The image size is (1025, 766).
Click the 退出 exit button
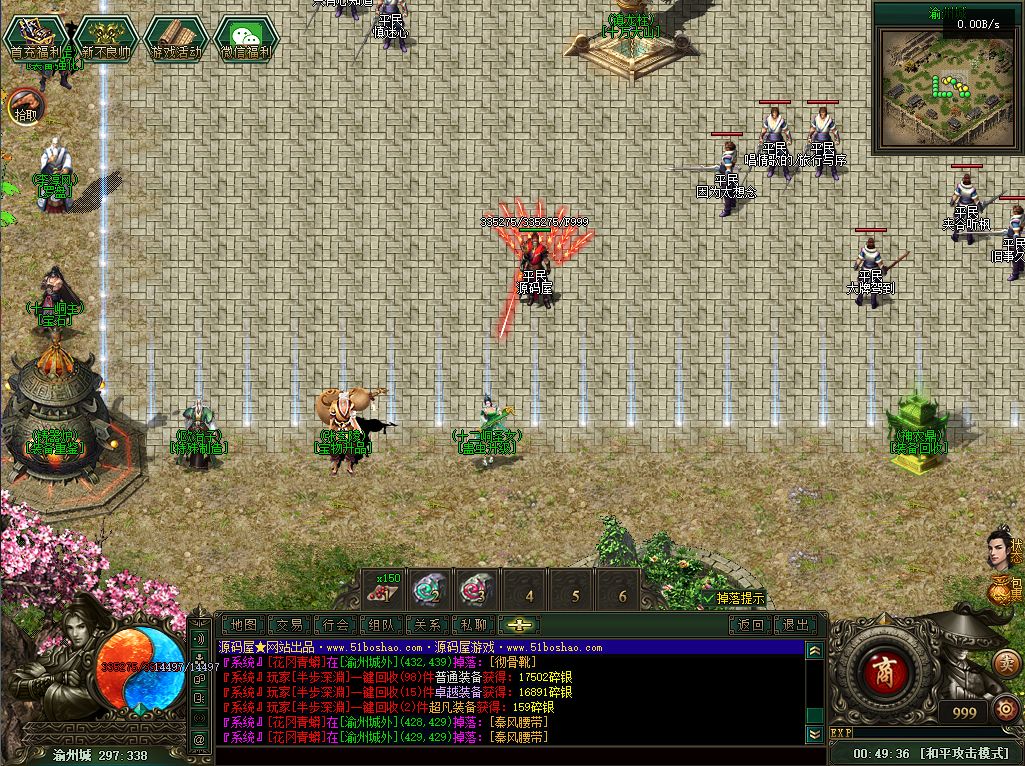coord(796,625)
